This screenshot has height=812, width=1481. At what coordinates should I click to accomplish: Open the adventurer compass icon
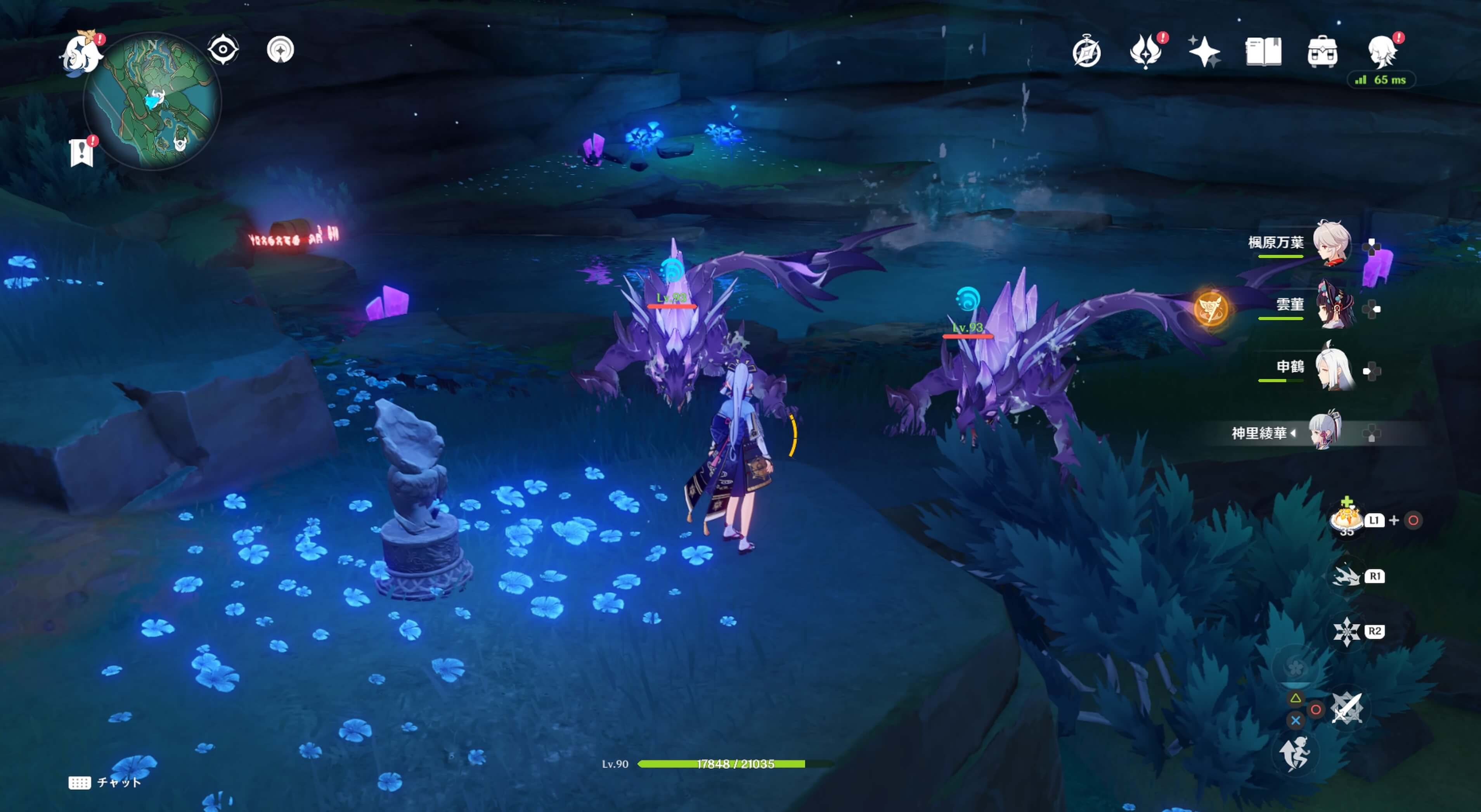tap(1087, 52)
